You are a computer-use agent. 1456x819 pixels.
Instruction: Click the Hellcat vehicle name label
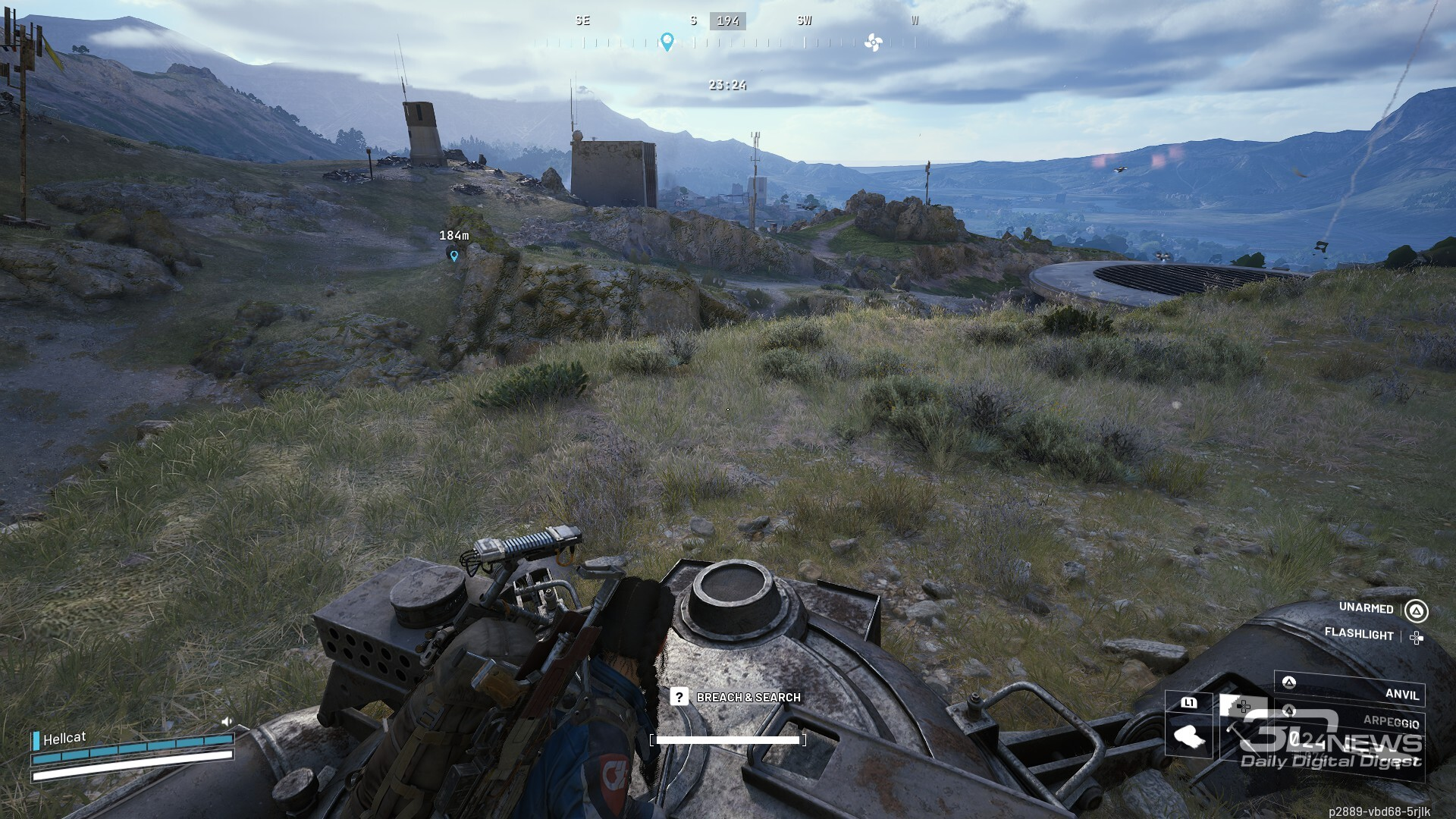pos(64,738)
